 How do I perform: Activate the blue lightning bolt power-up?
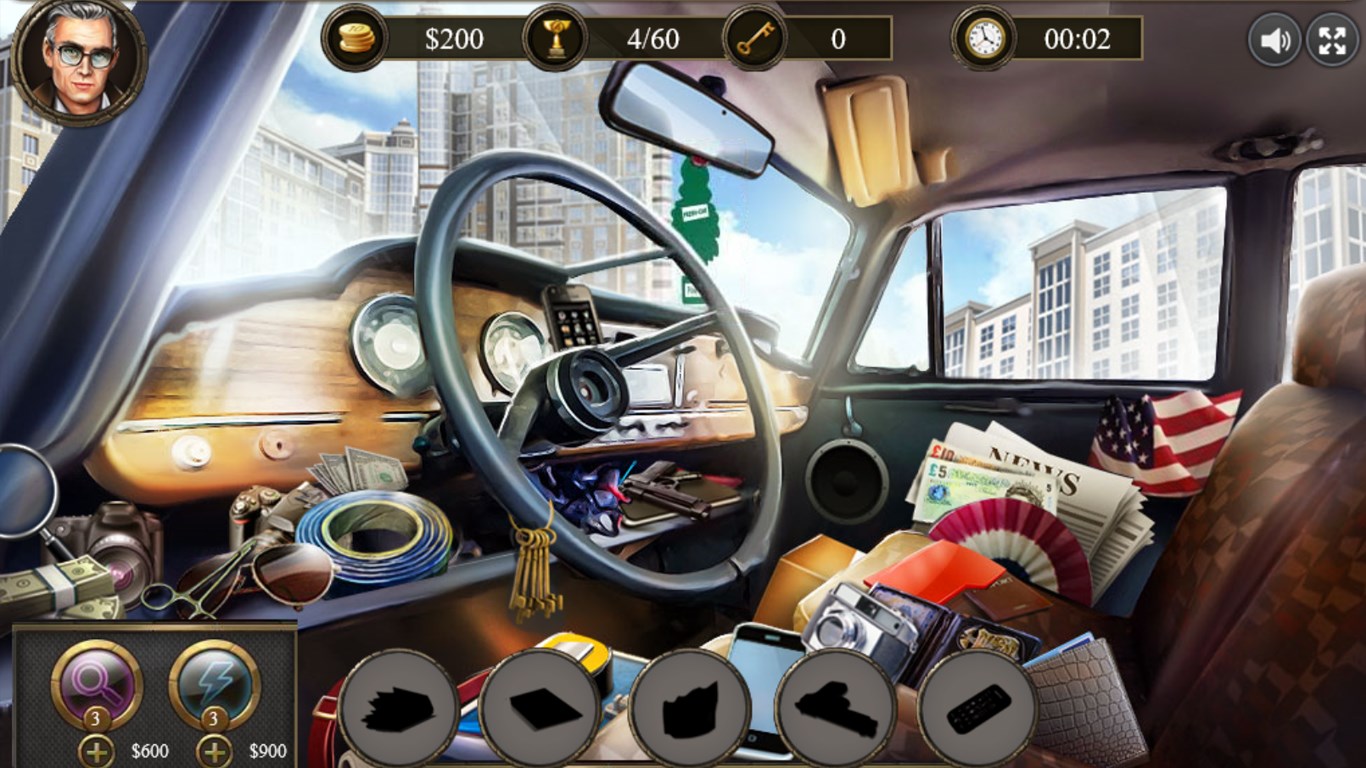(215, 685)
